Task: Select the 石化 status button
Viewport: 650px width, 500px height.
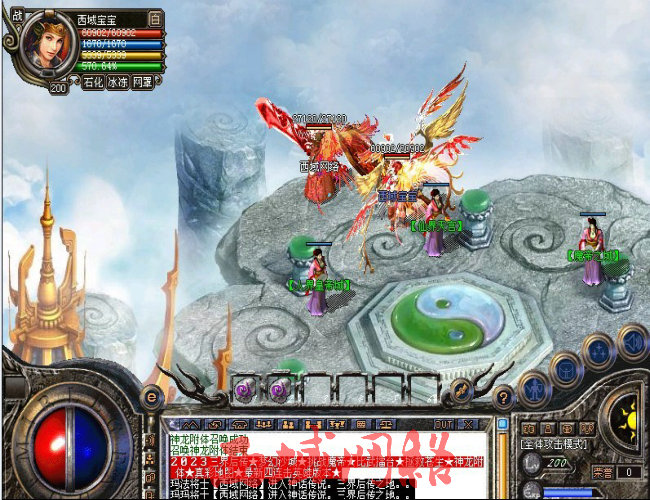Action: pyautogui.click(x=93, y=82)
